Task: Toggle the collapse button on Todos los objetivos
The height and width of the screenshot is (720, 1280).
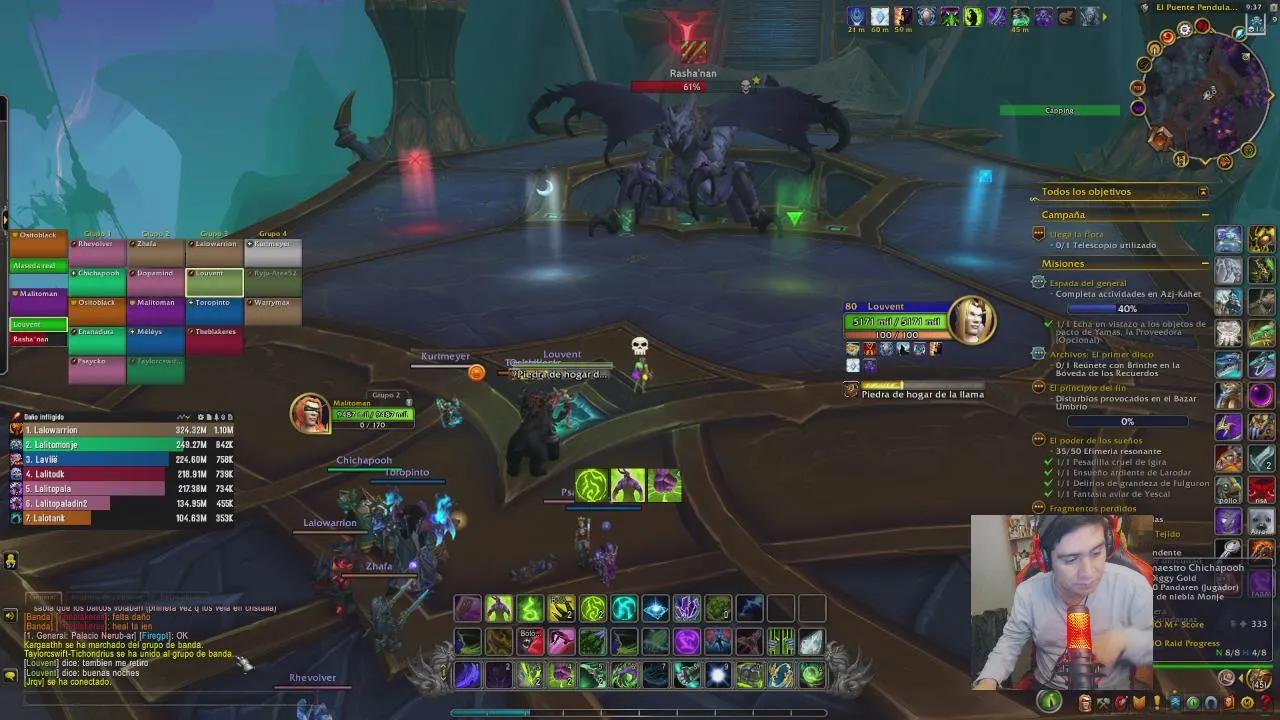Action: [1203, 190]
